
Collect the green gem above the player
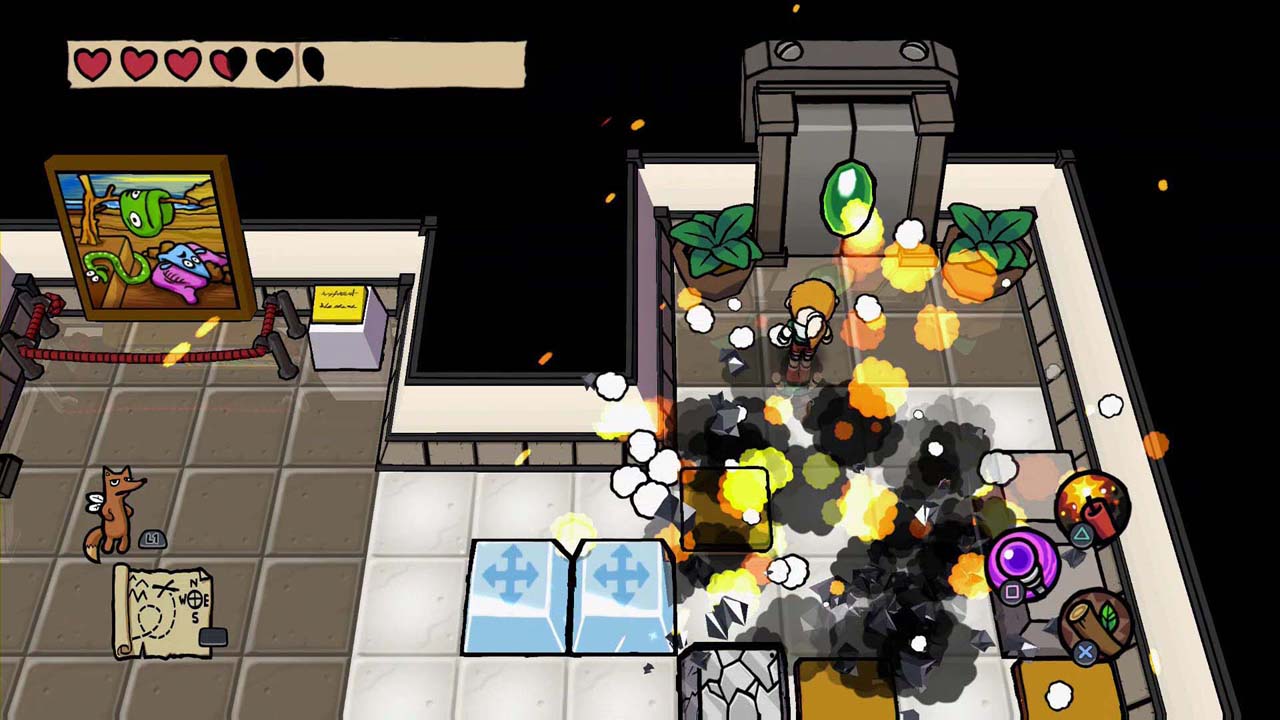pos(845,195)
